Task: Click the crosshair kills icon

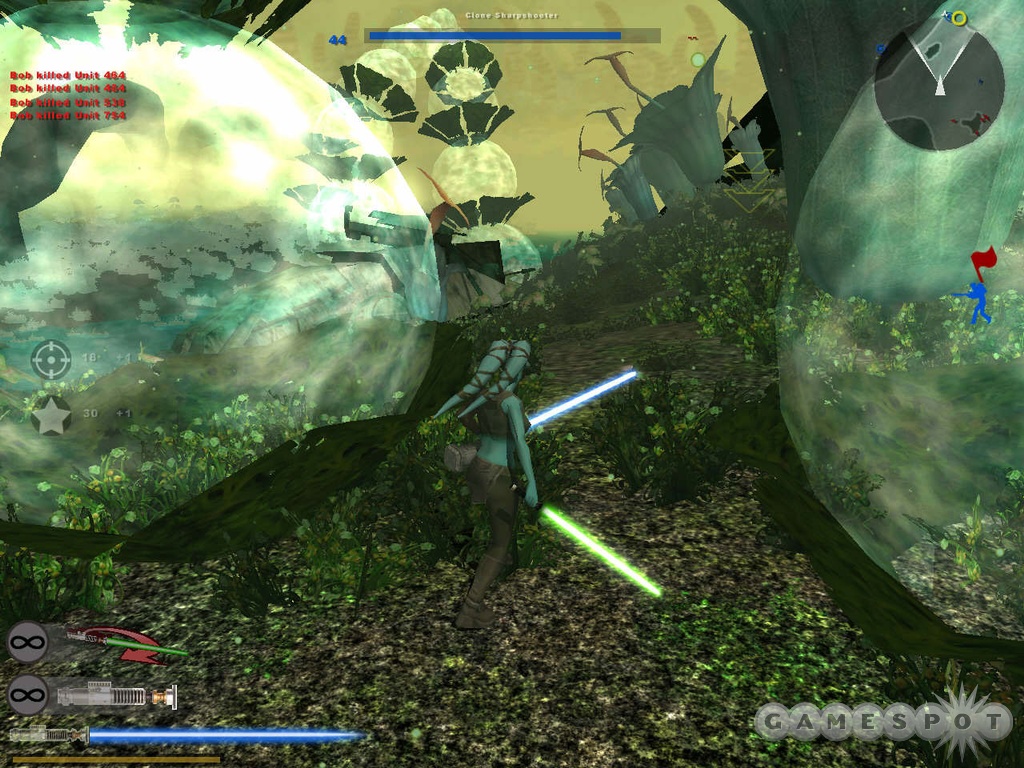Action: (x=51, y=359)
